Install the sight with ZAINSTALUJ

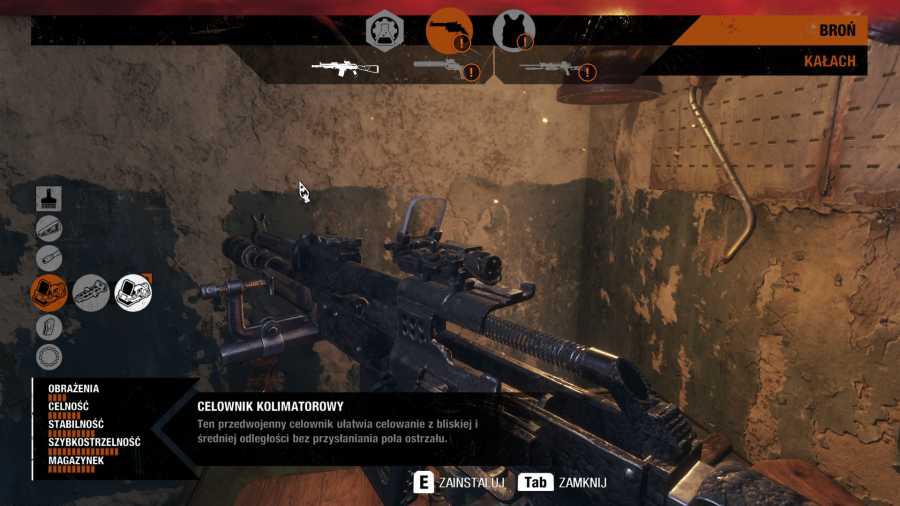[461, 483]
